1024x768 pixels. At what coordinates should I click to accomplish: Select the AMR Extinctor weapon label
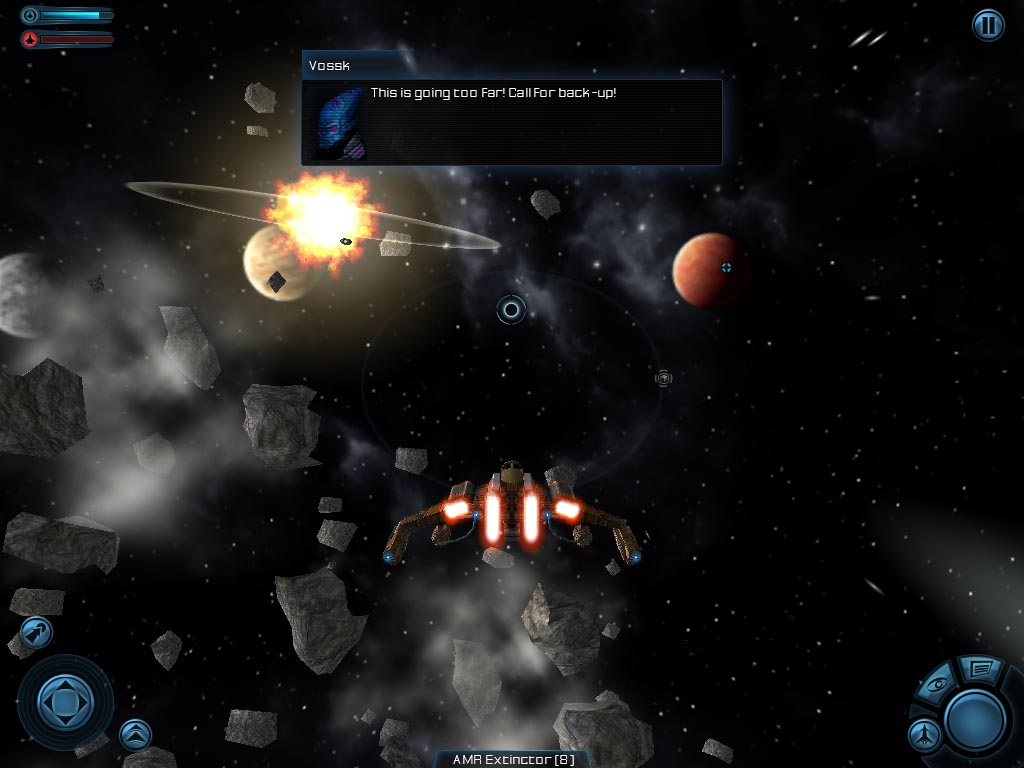[511, 759]
